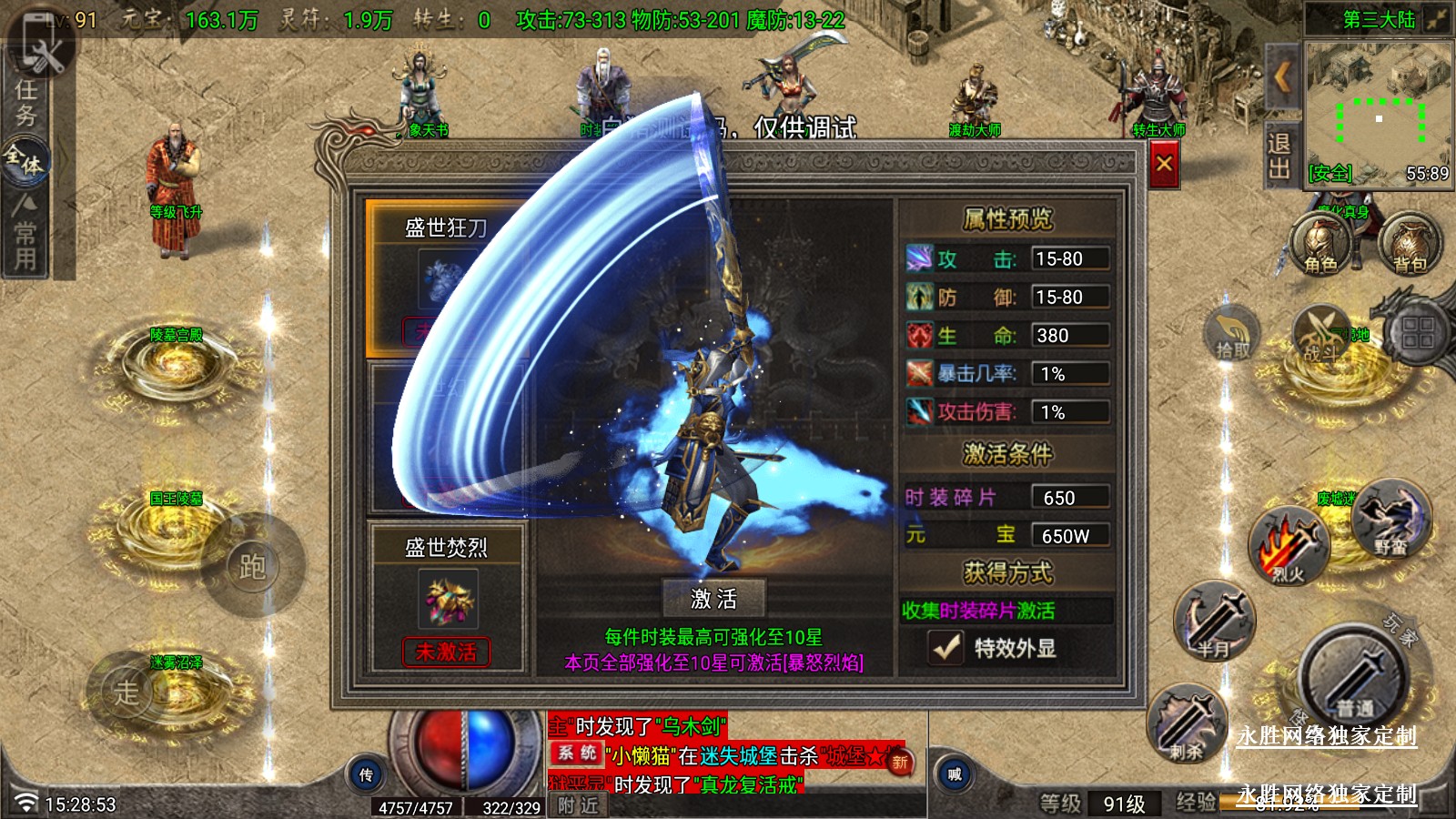Switch chat to 附近 nearby channel
This screenshot has width=1456, height=819.
point(578,805)
